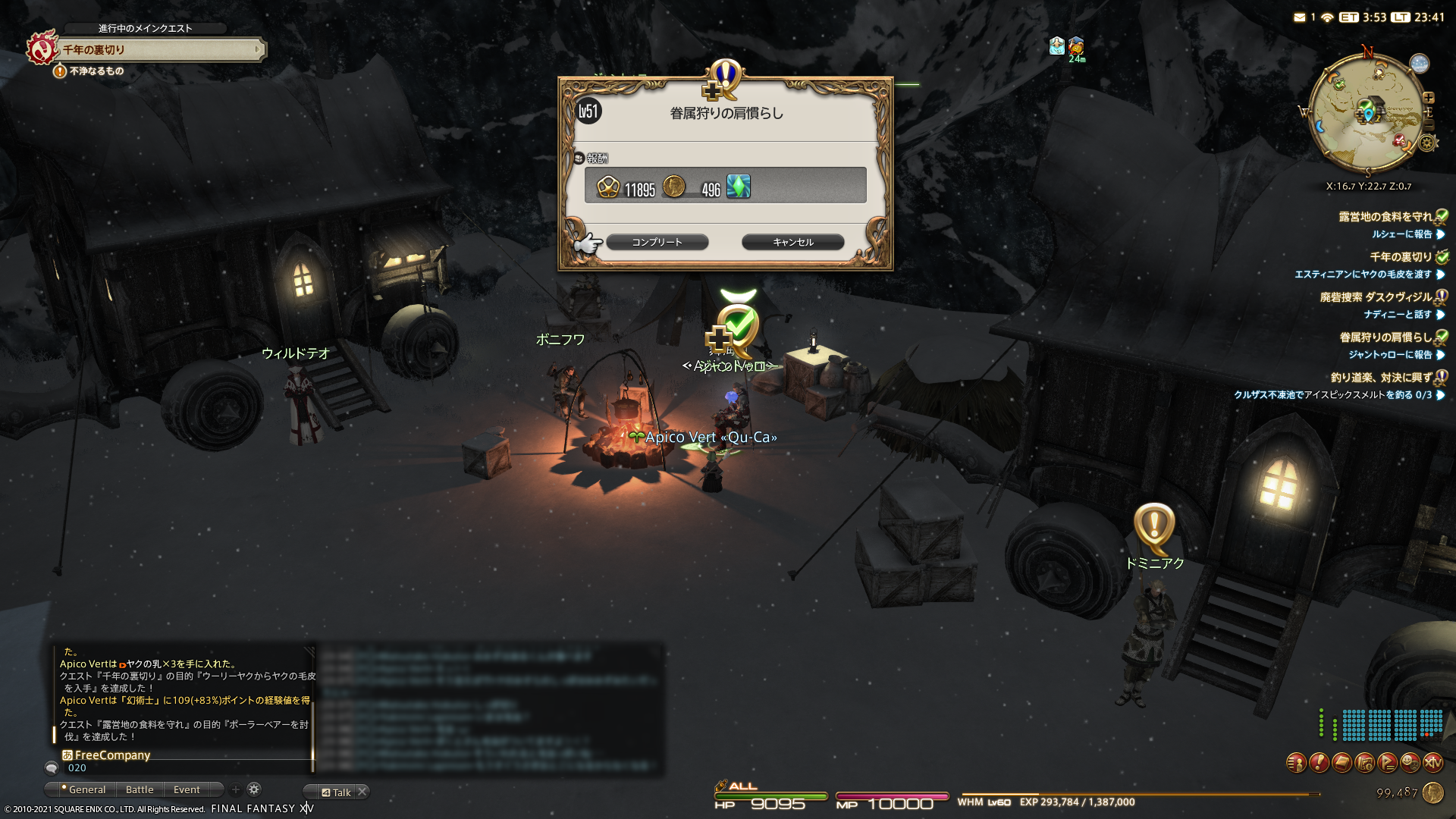Open the Character main menu icon
The image size is (1456, 819).
pyautogui.click(x=1296, y=763)
